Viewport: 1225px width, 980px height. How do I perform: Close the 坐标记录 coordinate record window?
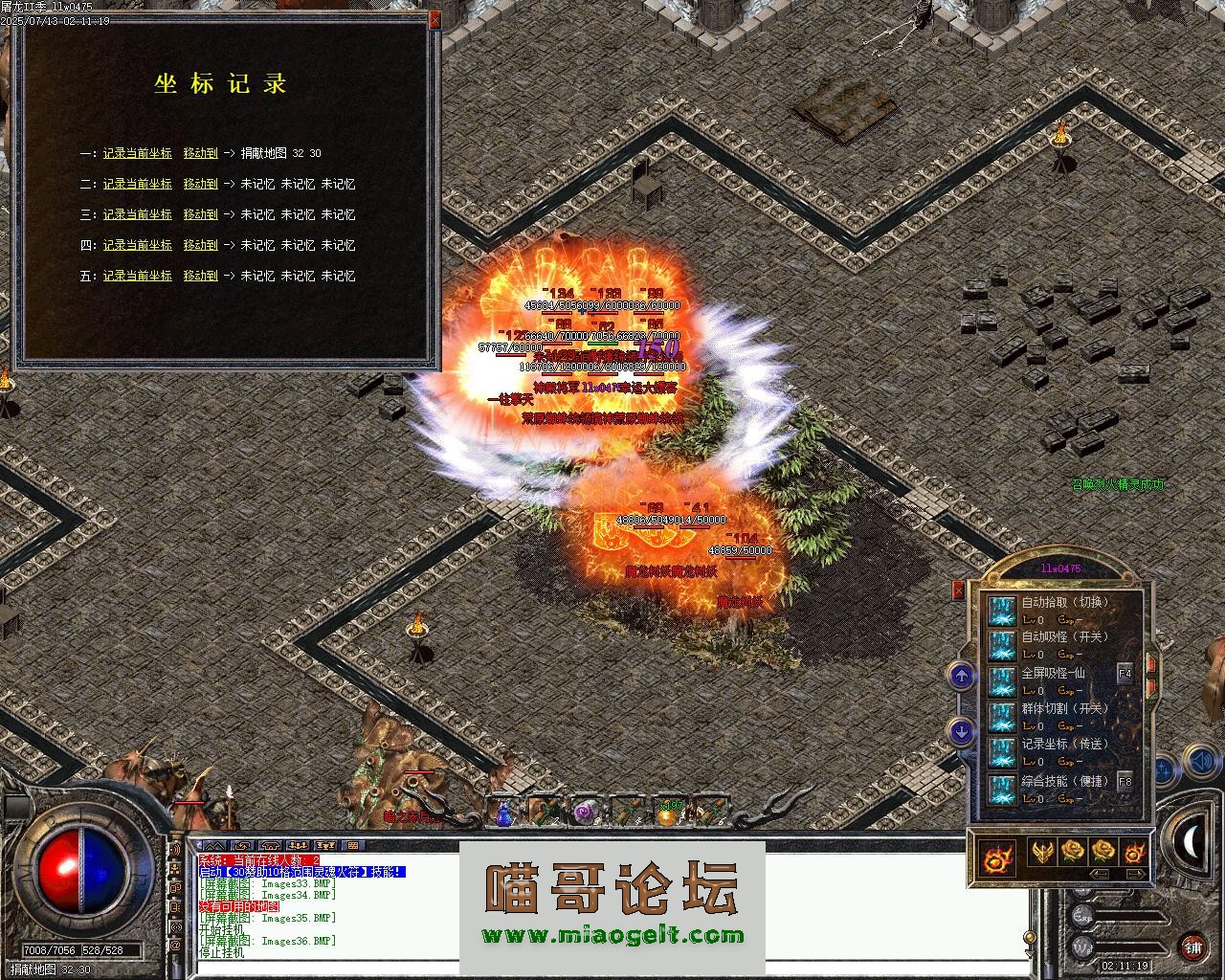click(x=434, y=18)
